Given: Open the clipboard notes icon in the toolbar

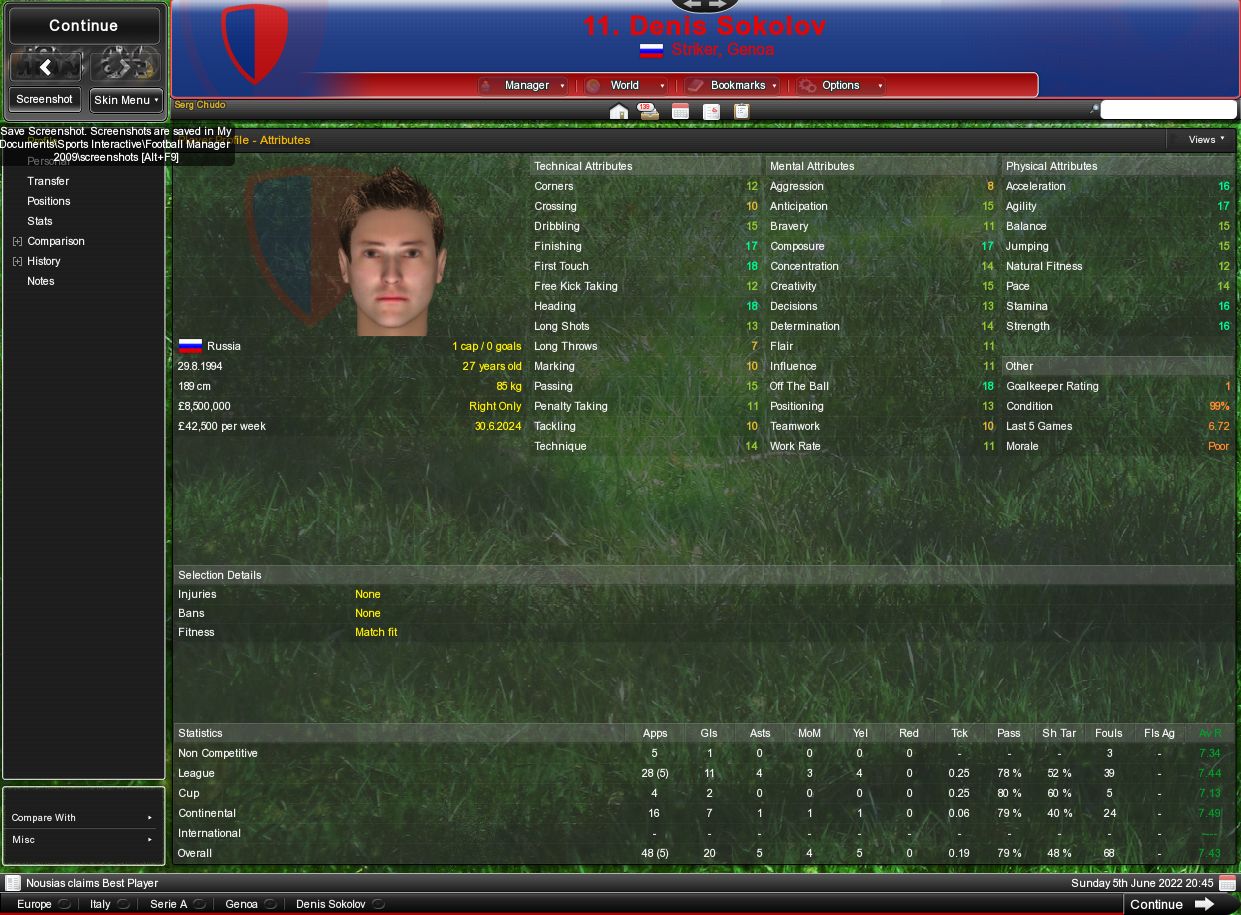Looking at the screenshot, I should point(742,112).
